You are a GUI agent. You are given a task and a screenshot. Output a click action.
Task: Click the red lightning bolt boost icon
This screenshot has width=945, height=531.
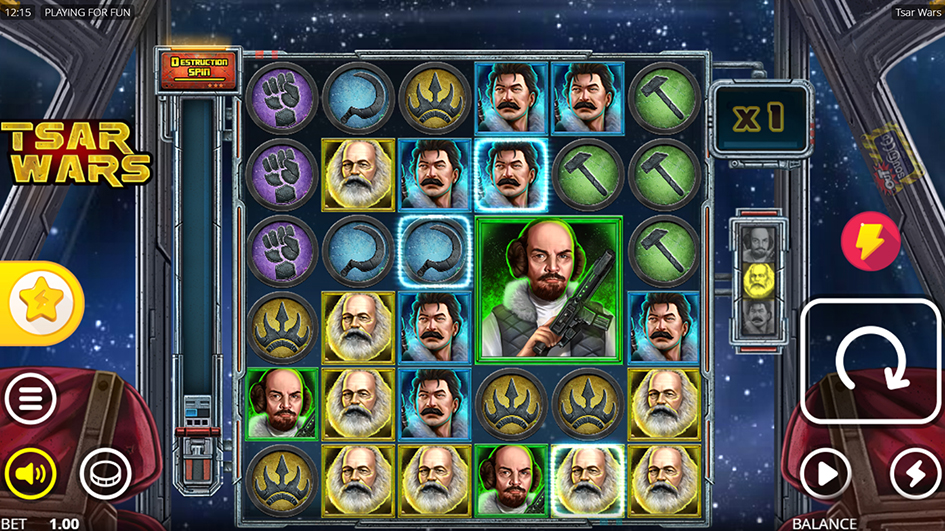coord(869,241)
